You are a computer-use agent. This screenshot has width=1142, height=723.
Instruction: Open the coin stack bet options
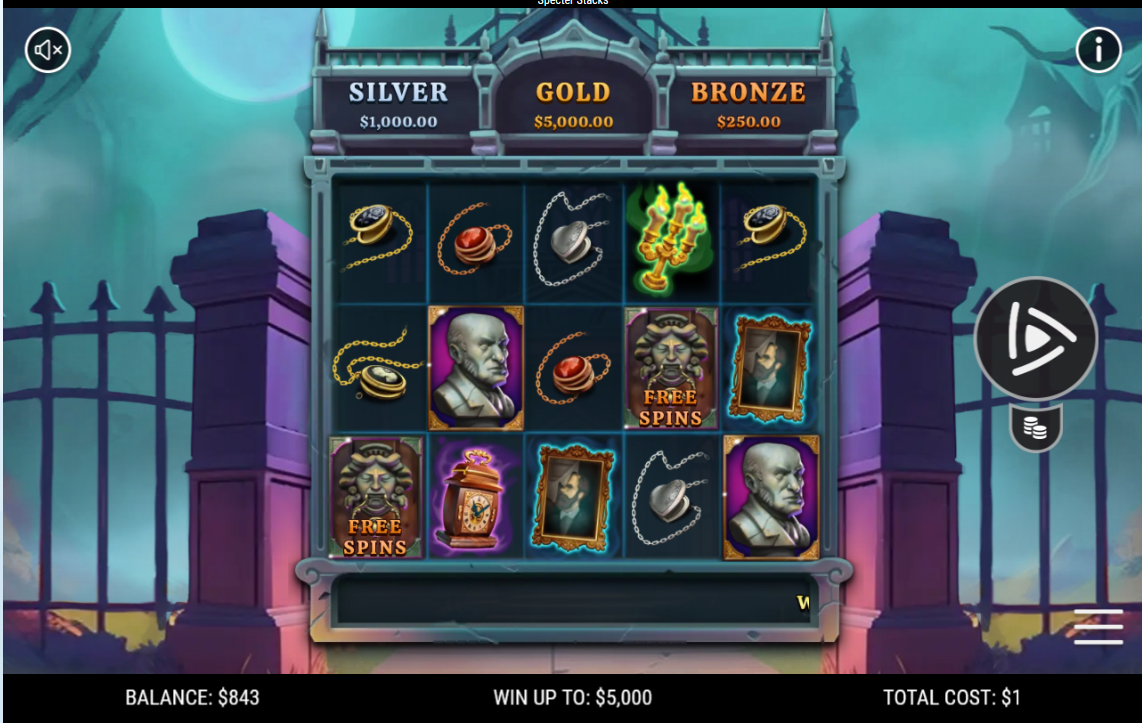(x=1036, y=429)
